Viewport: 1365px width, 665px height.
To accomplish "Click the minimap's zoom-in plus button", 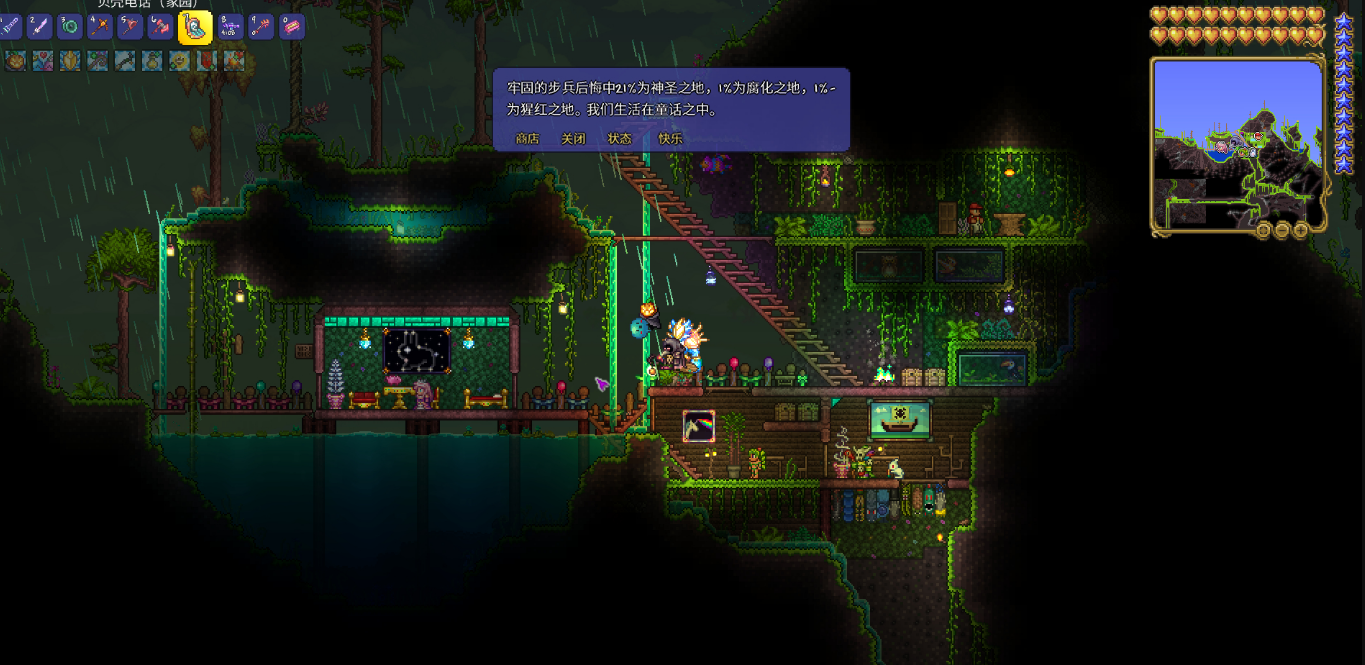I will click(x=1300, y=231).
